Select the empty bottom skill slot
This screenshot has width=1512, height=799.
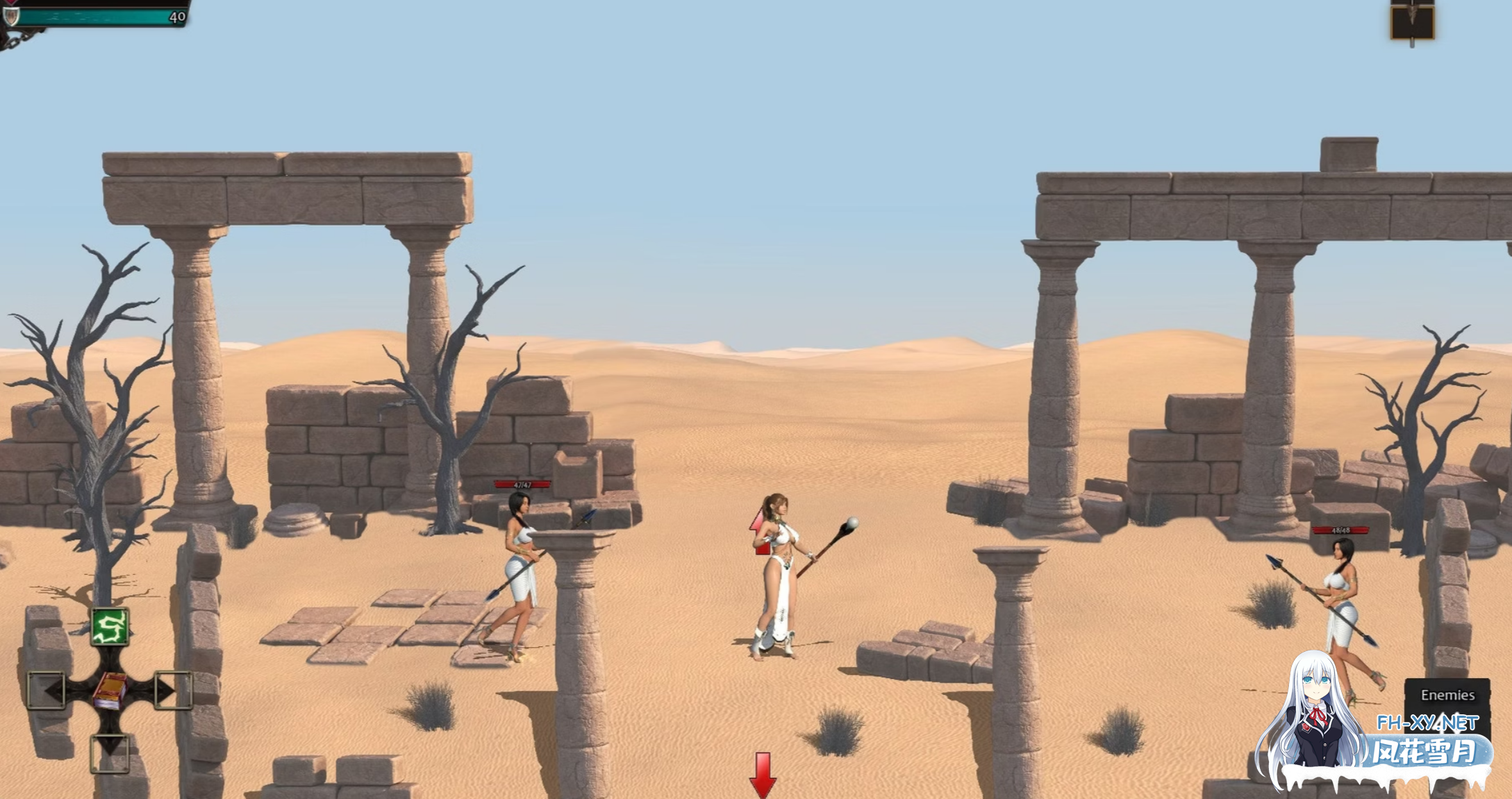[110, 752]
